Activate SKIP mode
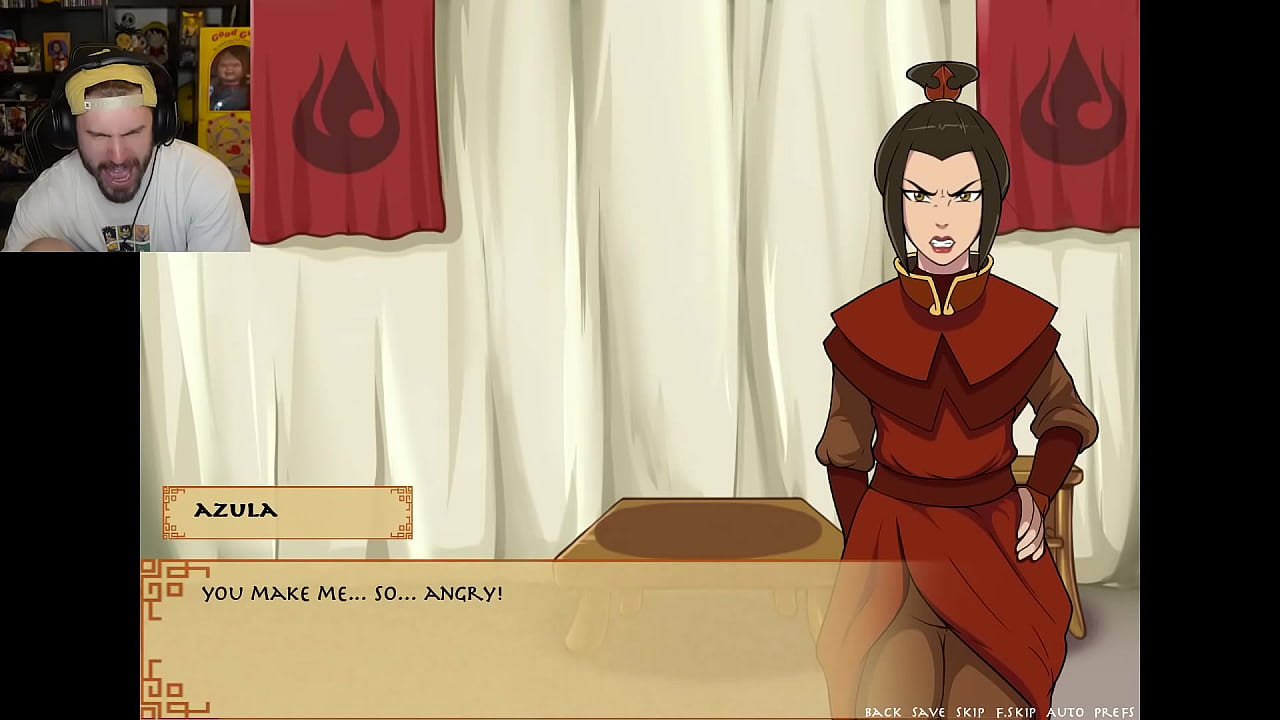 click(x=971, y=711)
